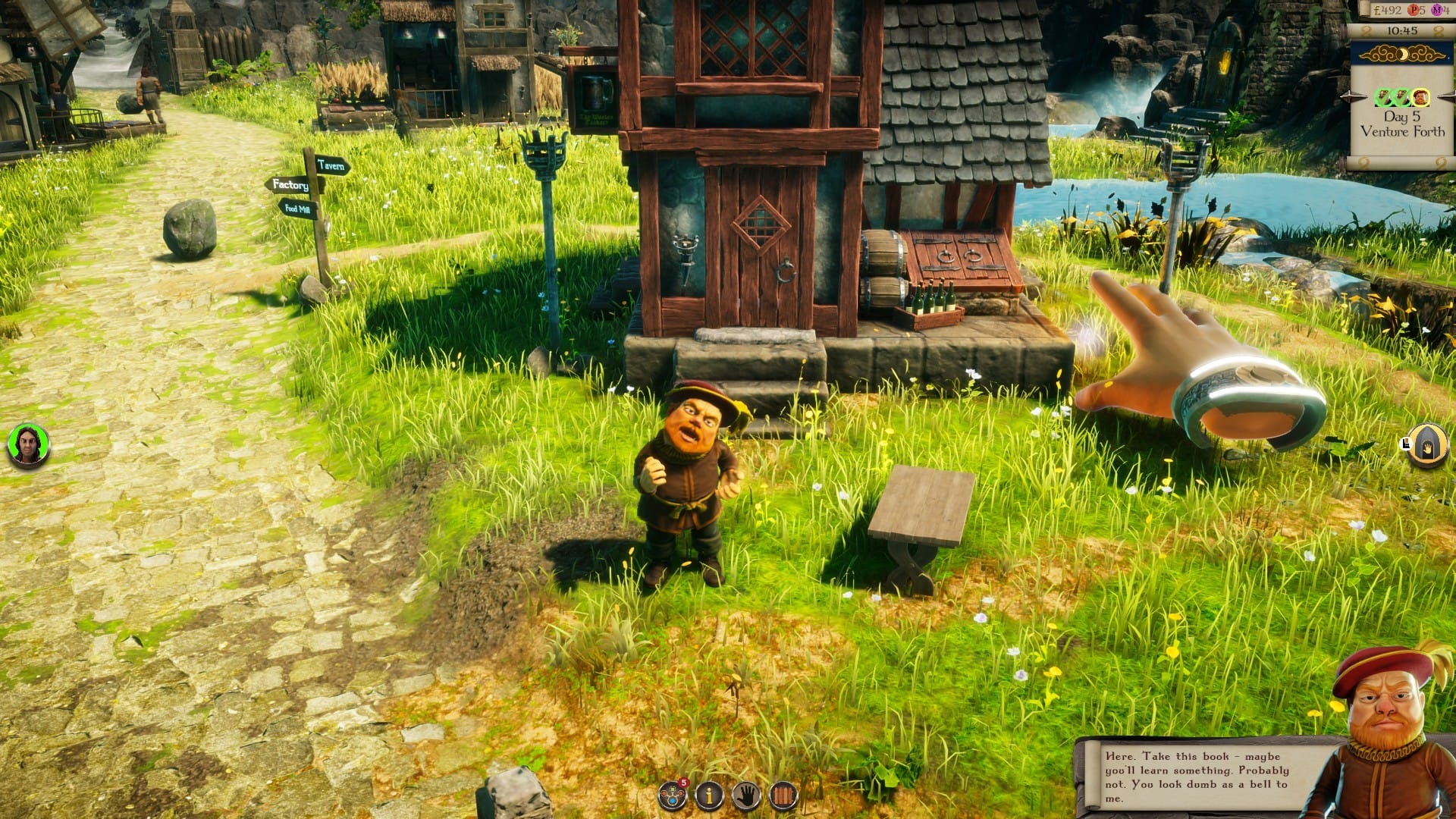
Task: Select the yellow-highlighted character in the quest tracker
Action: pyautogui.click(x=1420, y=96)
